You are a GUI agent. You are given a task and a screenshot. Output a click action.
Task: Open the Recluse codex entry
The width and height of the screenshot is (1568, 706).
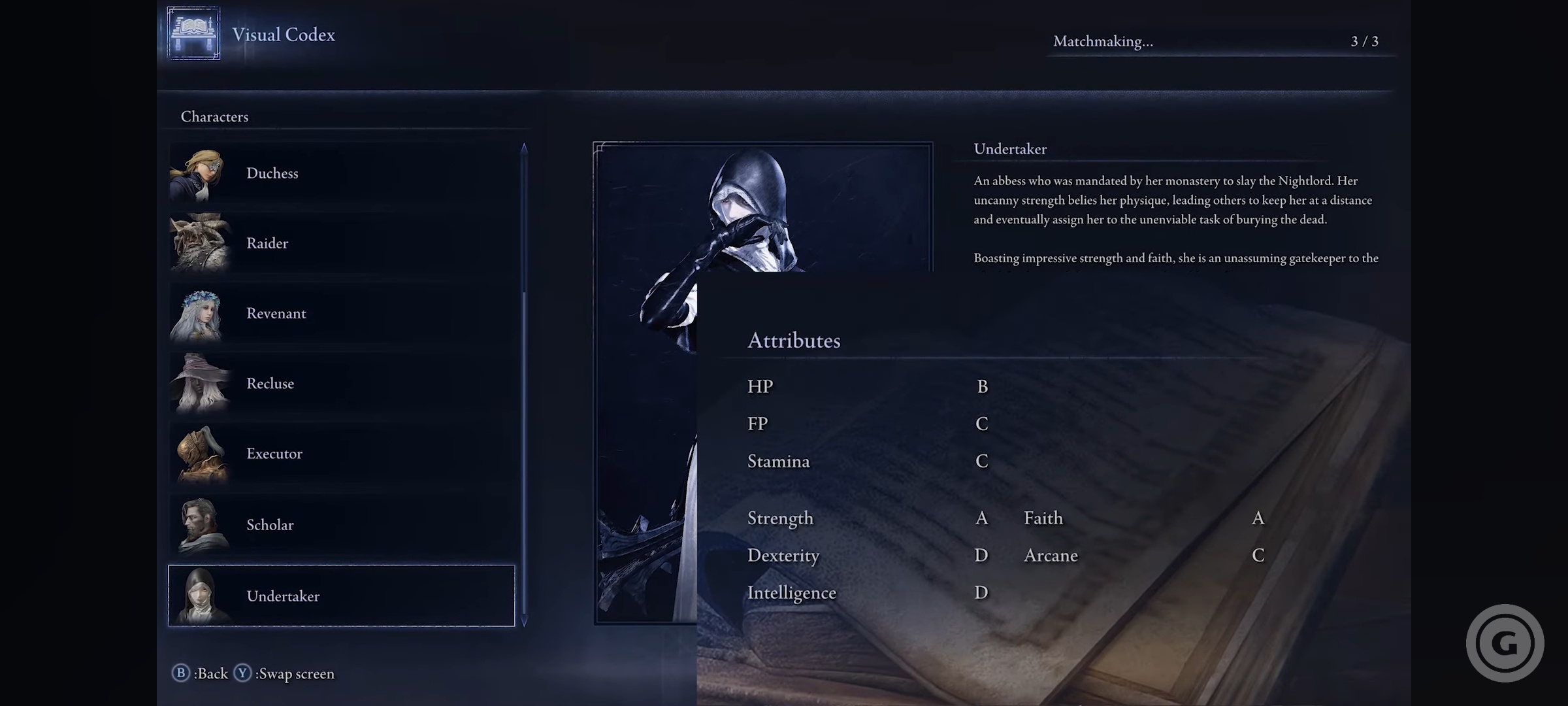[x=341, y=384]
